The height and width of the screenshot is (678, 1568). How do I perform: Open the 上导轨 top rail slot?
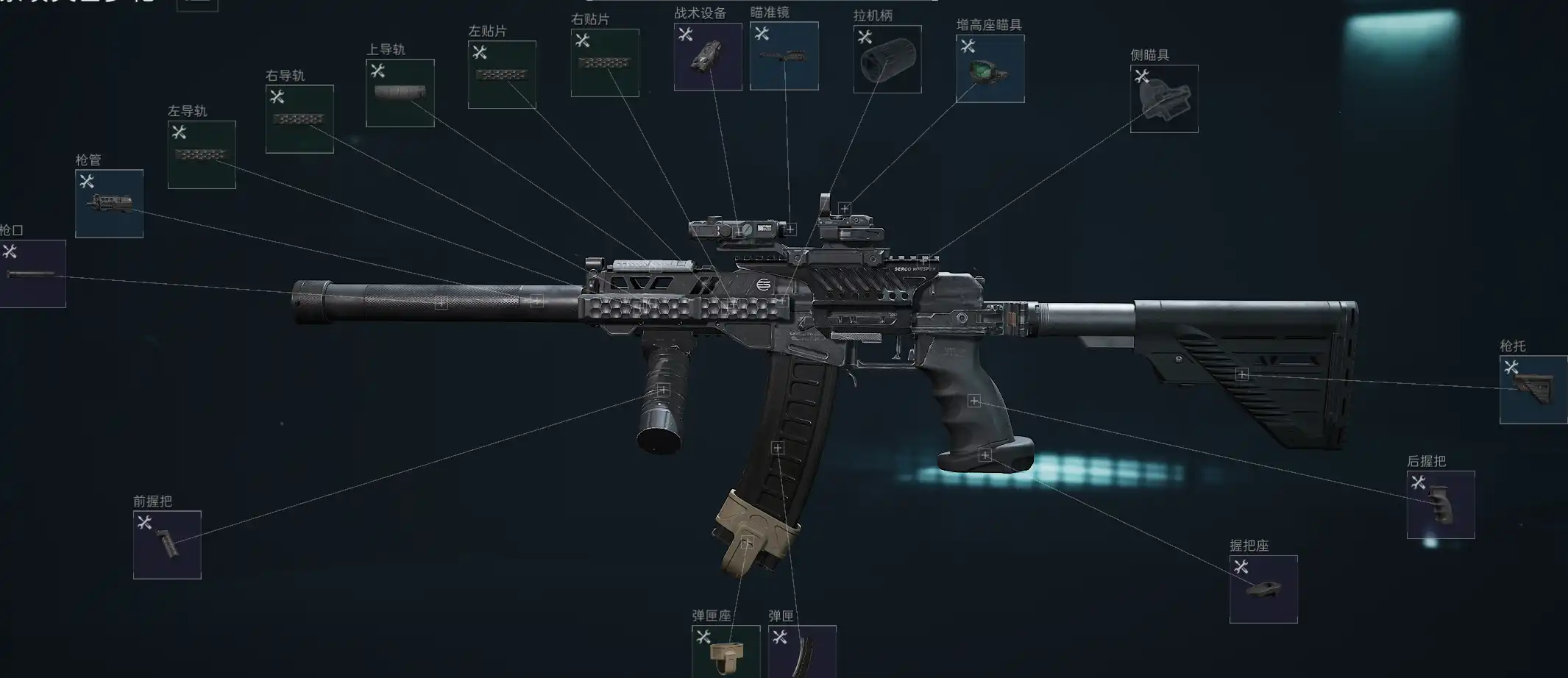click(400, 93)
